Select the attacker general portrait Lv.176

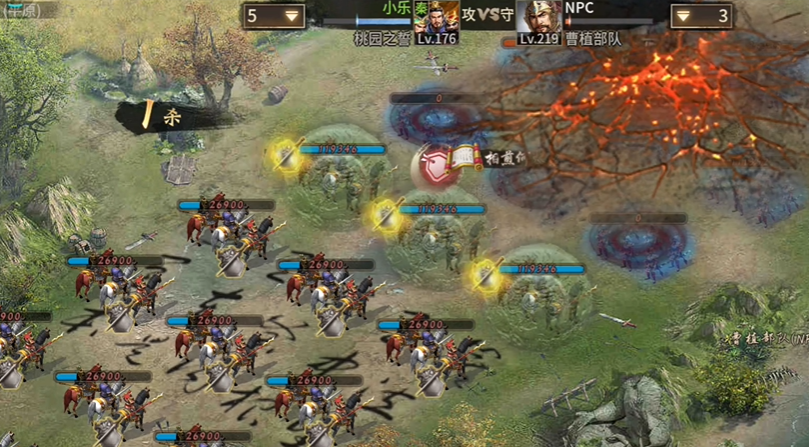(437, 18)
